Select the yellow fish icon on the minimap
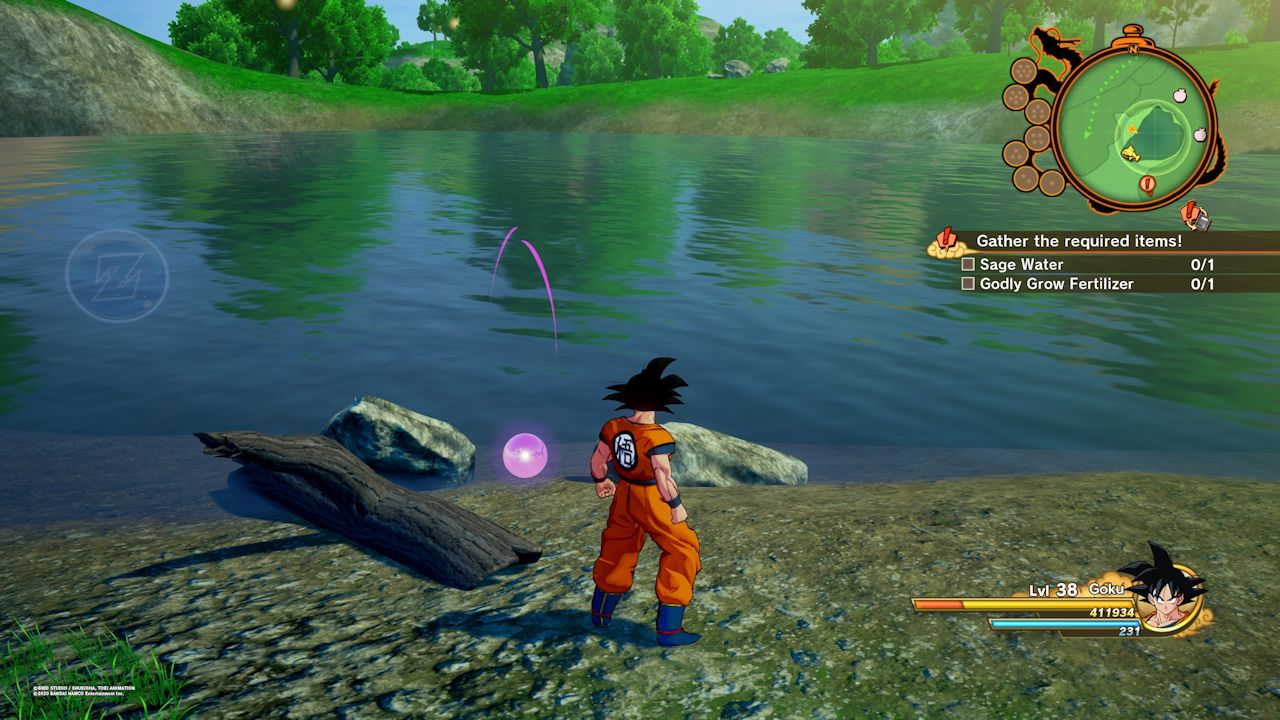The width and height of the screenshot is (1280, 720). tap(1130, 153)
